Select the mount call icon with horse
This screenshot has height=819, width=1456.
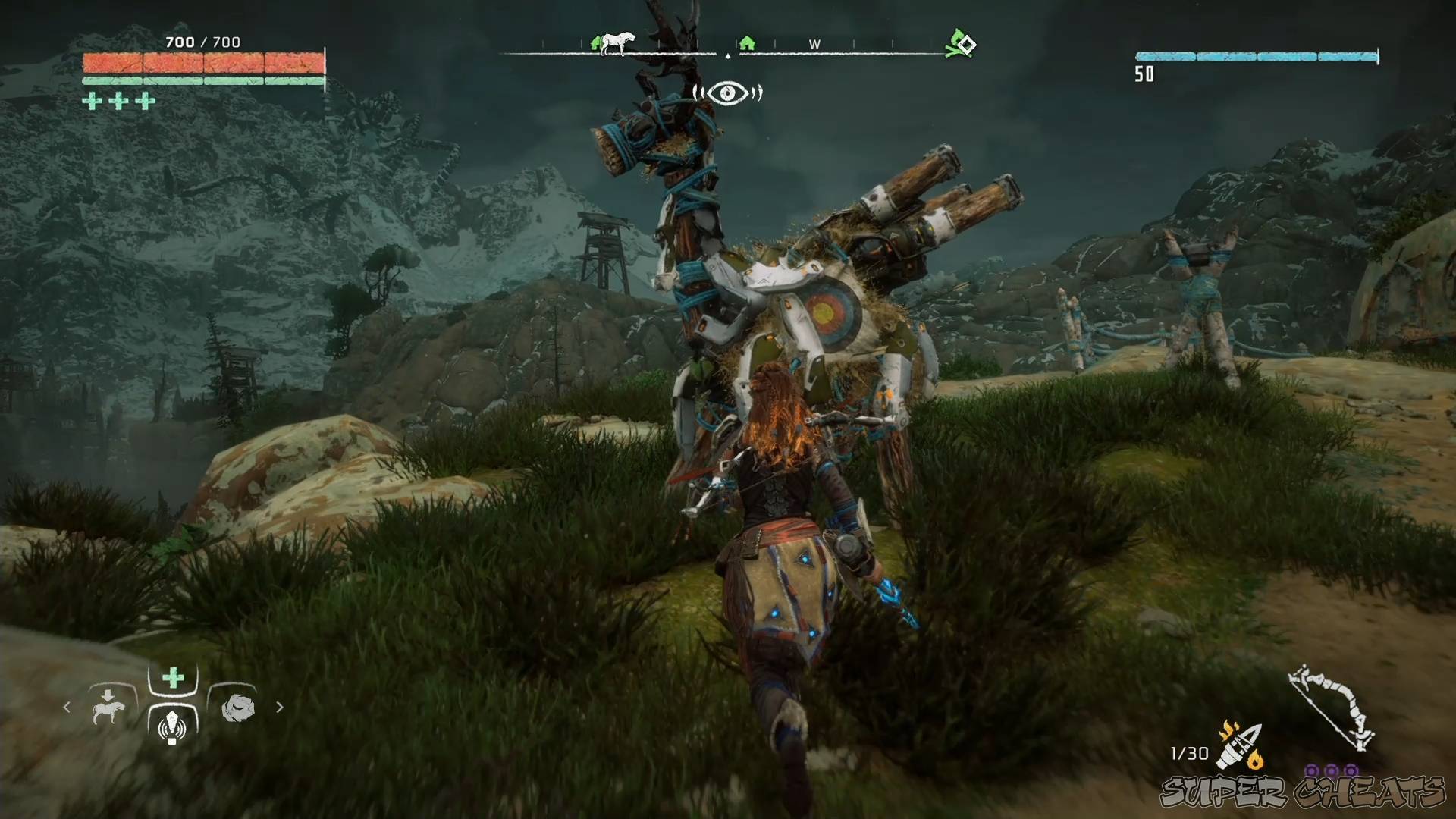pyautogui.click(x=108, y=713)
